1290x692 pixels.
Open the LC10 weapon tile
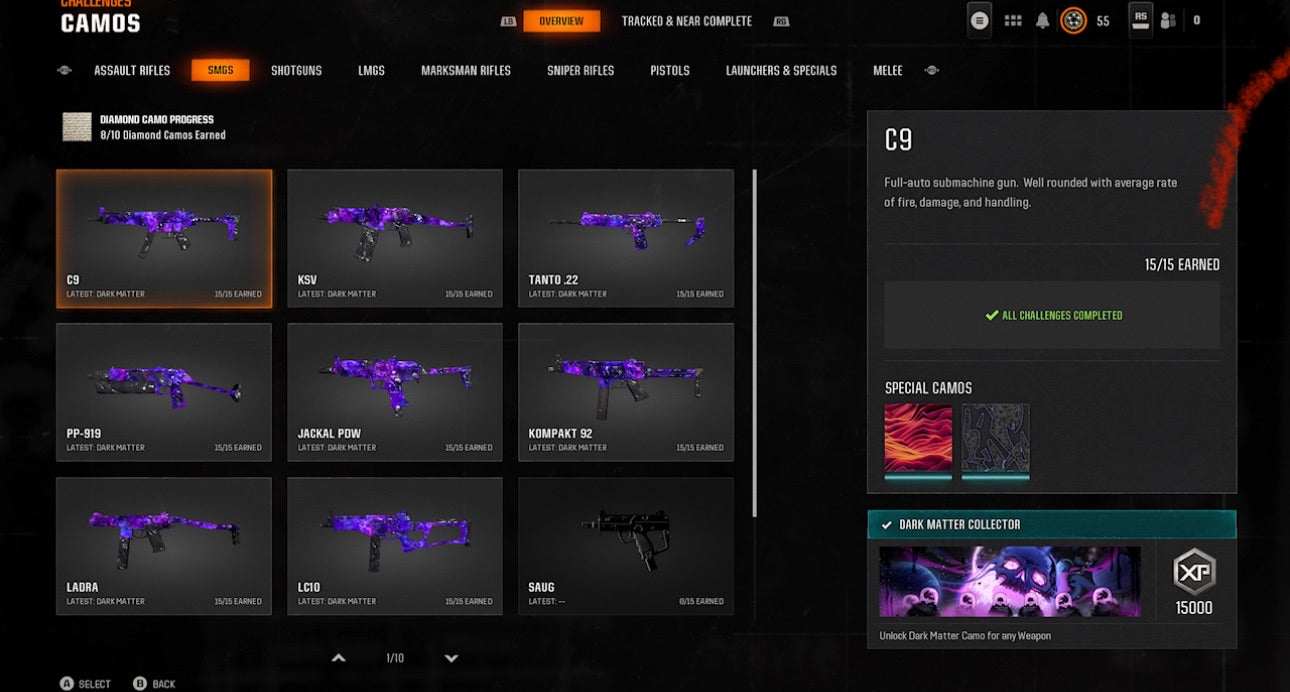394,546
